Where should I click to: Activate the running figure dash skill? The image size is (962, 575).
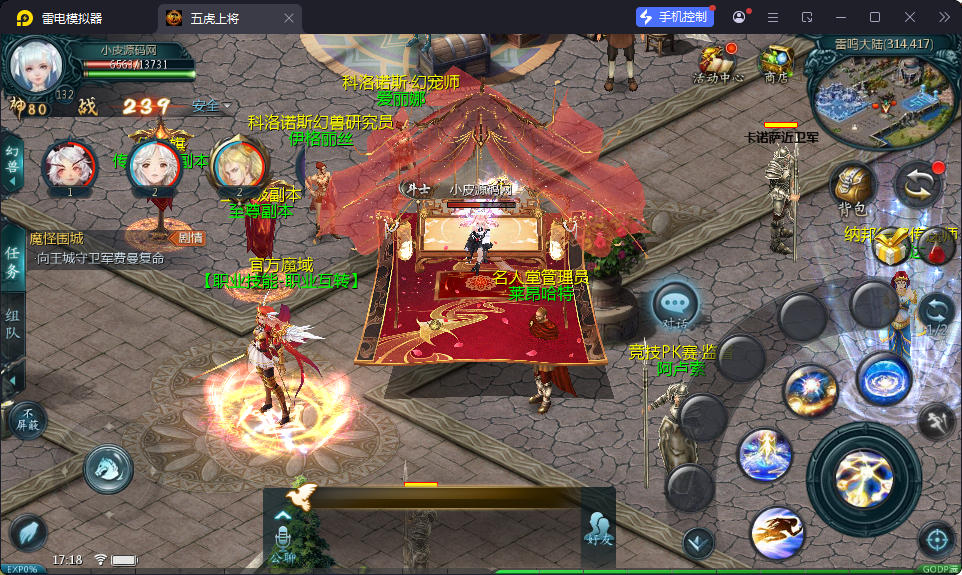778,532
